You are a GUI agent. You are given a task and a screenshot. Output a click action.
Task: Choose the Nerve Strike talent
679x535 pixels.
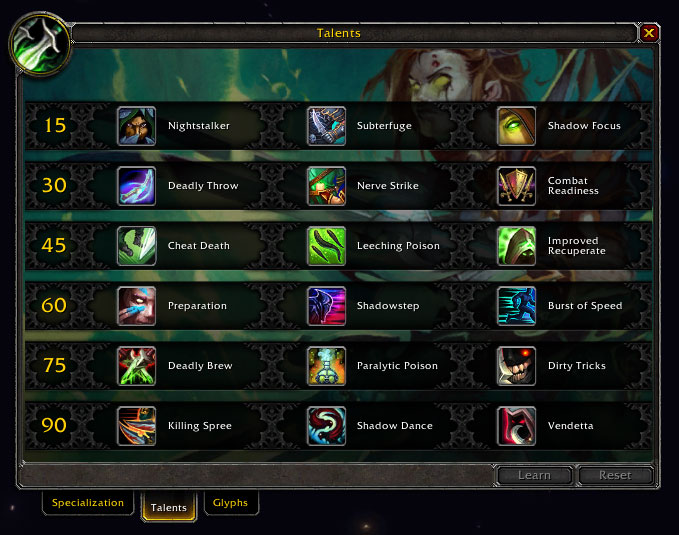[x=326, y=186]
